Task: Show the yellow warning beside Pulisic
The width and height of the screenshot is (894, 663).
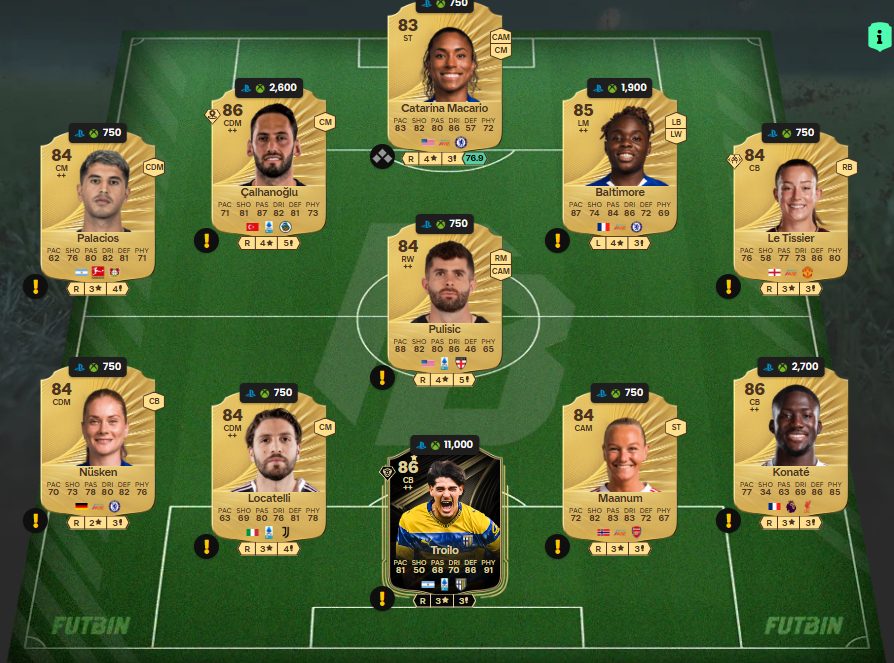Action: pos(382,377)
